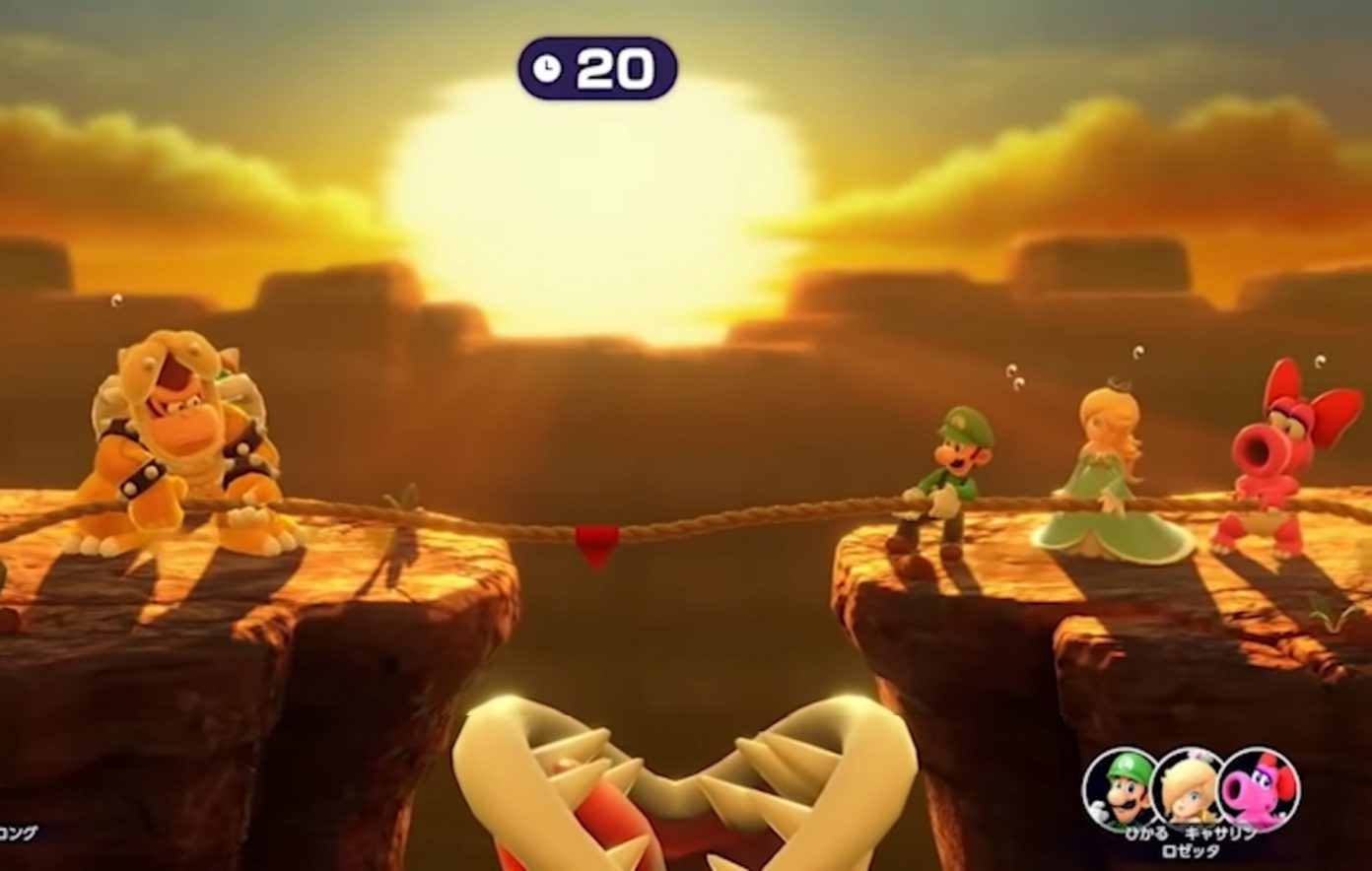
Task: Click the ひかる player name under Luigi
Action: [x=1148, y=833]
